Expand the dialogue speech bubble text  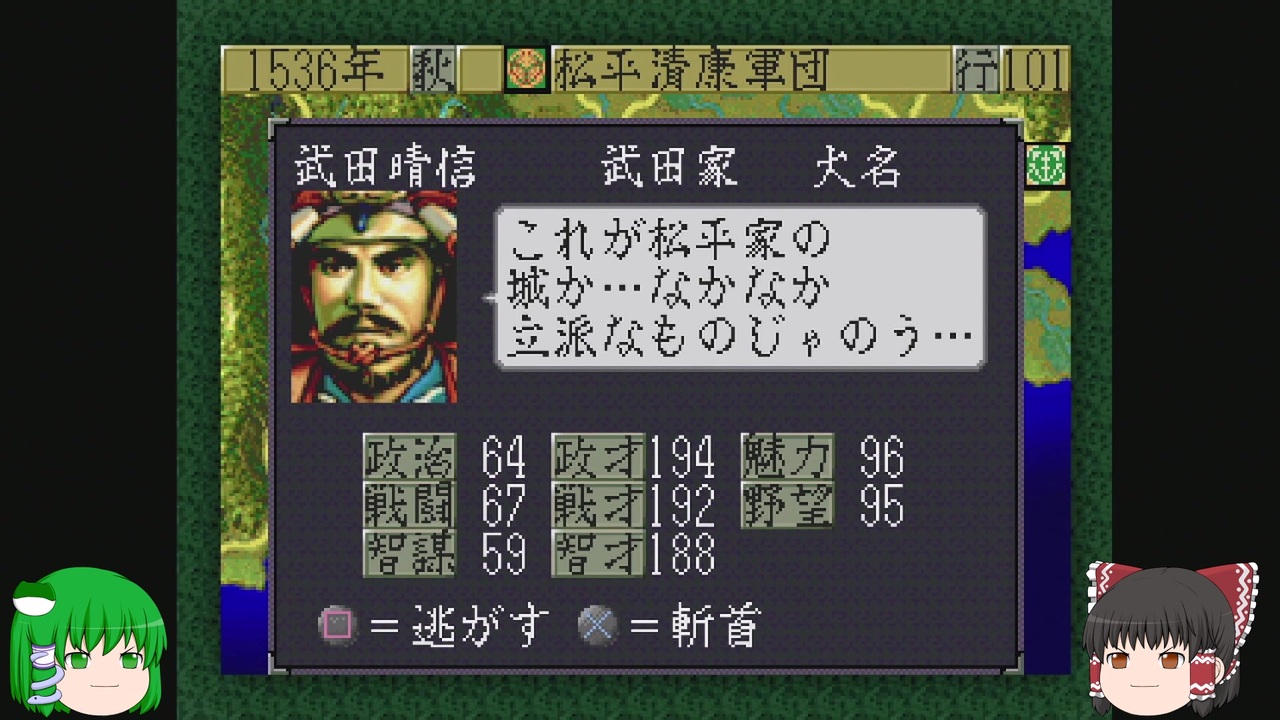pos(738,287)
